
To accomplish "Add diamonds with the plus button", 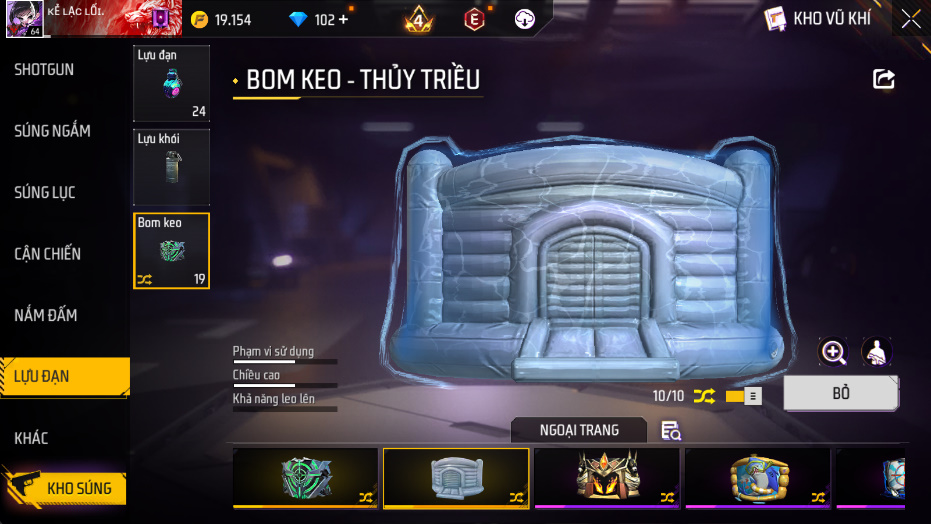I will (344, 20).
